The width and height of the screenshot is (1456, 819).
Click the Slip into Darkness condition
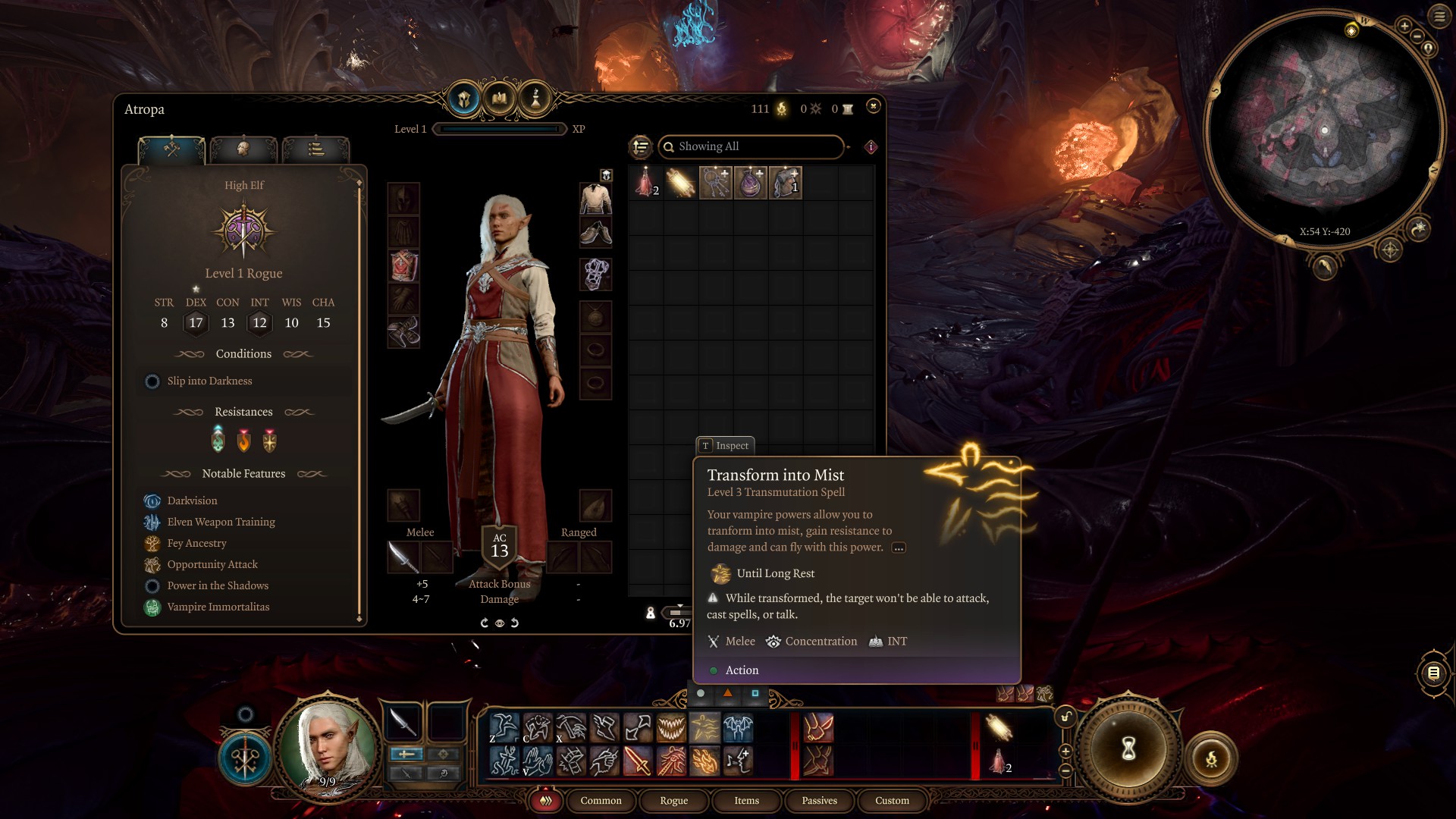(209, 381)
